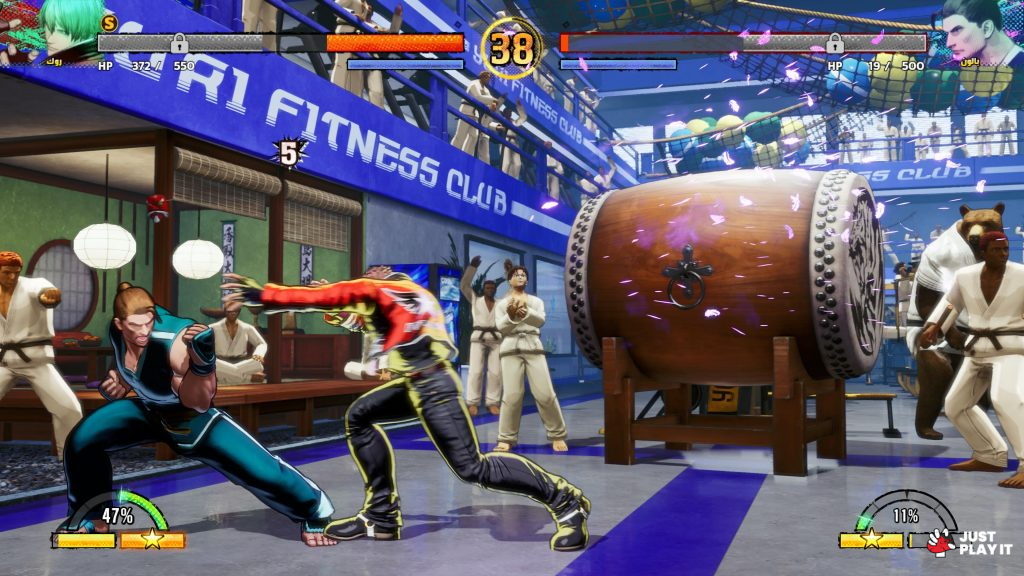Click the lock icon on player one's bar
Screen dimensions: 1024x576
(180, 42)
